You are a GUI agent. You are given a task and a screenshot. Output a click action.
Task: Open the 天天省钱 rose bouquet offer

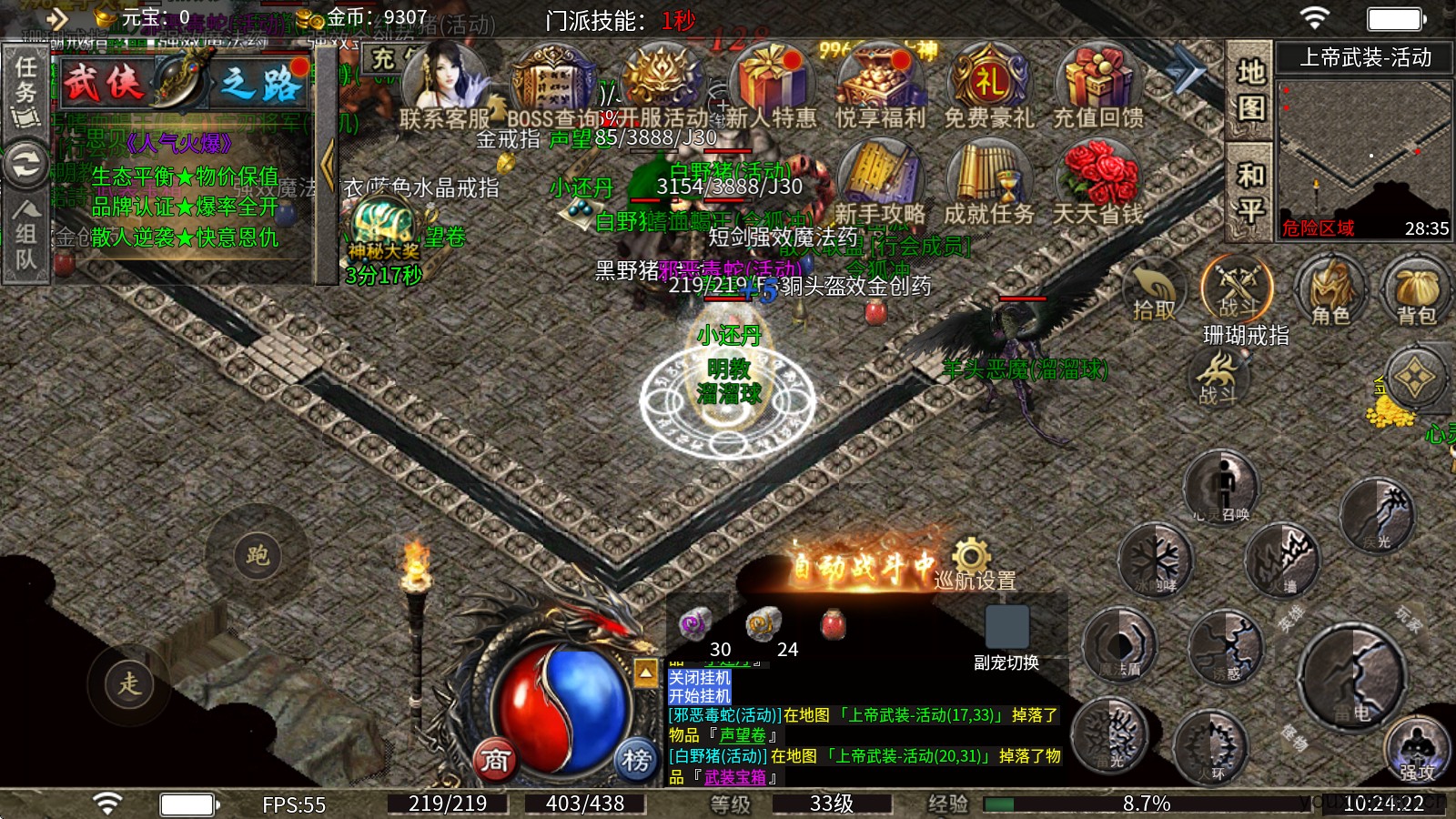coord(1097,182)
